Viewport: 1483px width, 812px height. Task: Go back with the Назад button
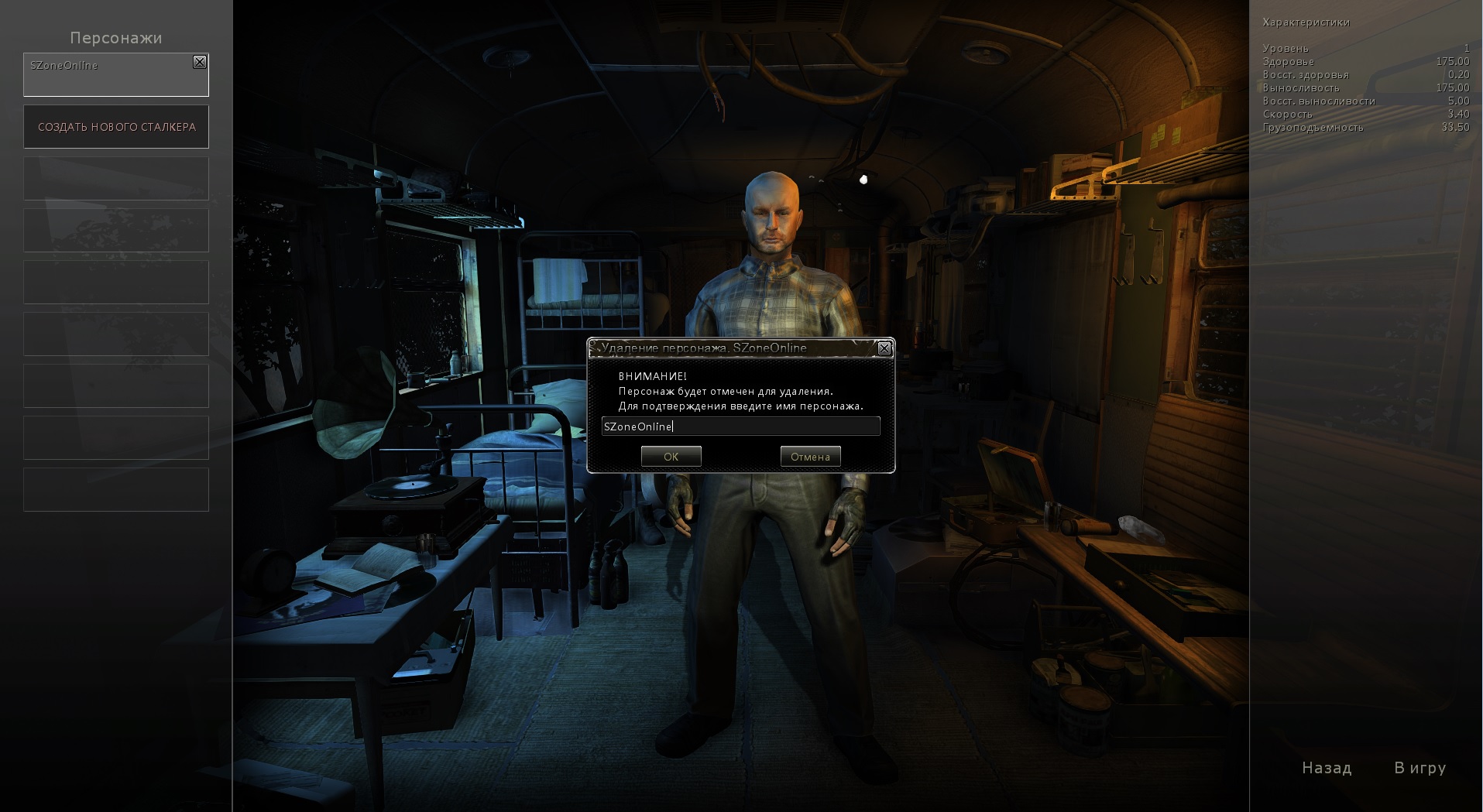1327,768
